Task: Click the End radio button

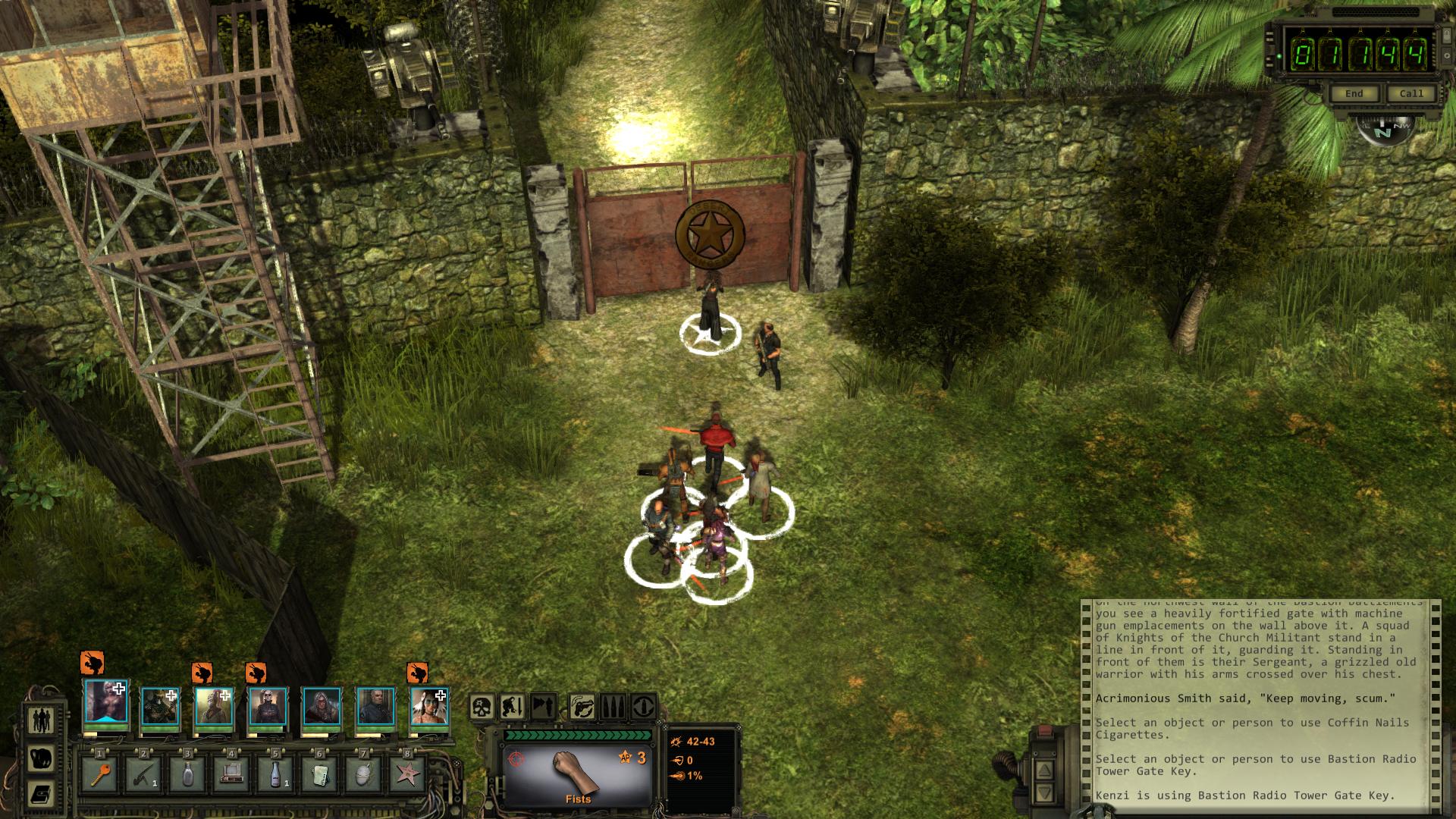Action: [x=1354, y=93]
